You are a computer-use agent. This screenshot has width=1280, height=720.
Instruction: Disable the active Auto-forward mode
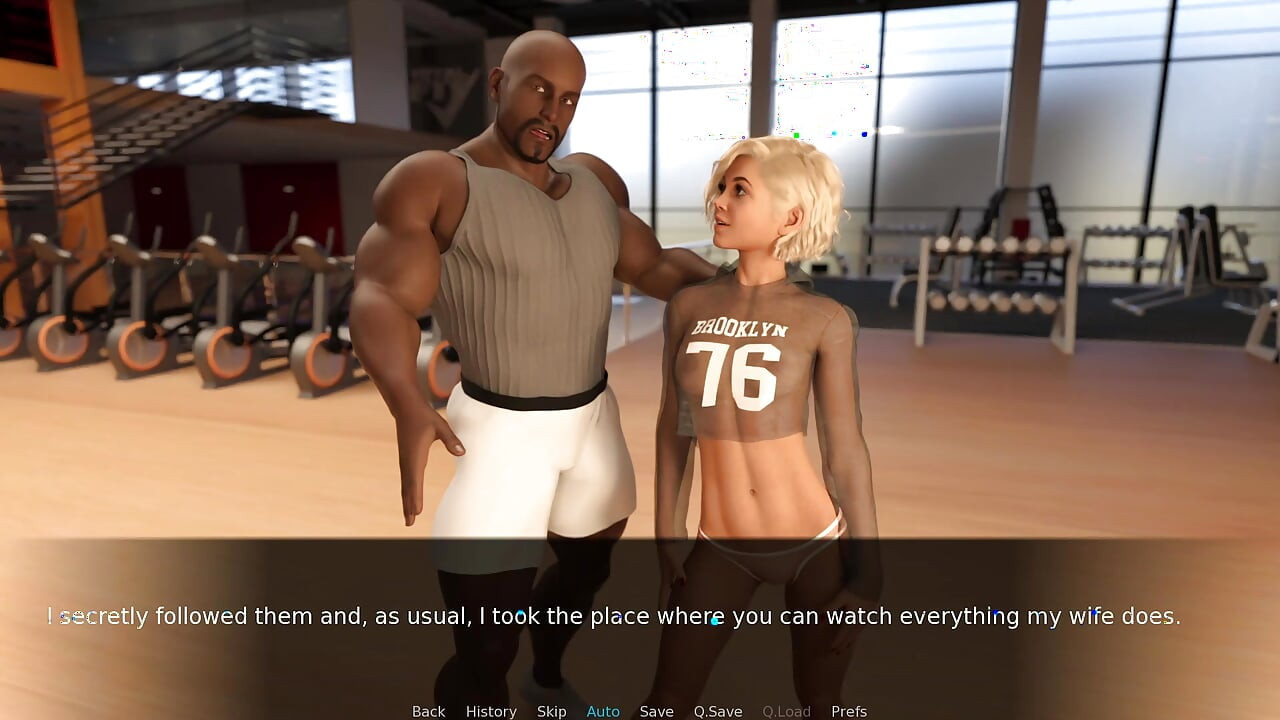603,711
